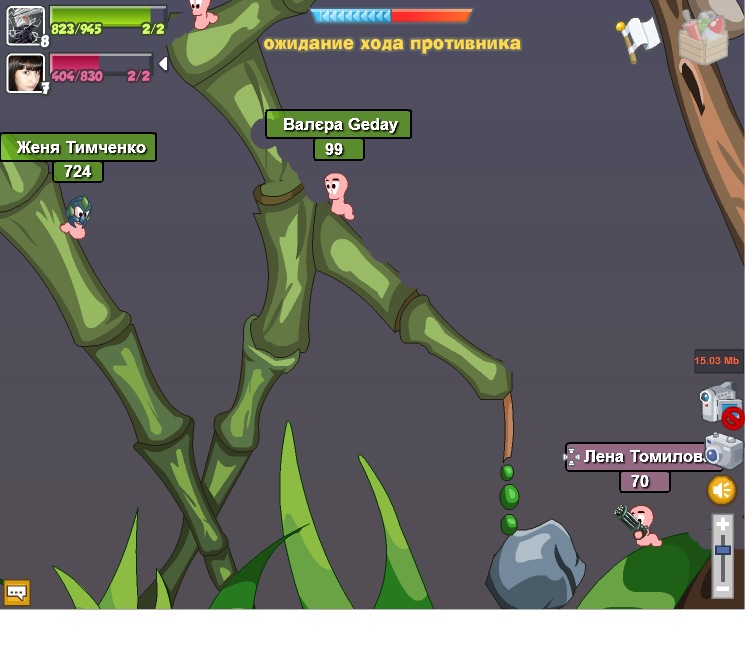Viewport: 745px width, 650px height.
Task: Click the white arrow beside the pink team bar
Action: point(162,64)
